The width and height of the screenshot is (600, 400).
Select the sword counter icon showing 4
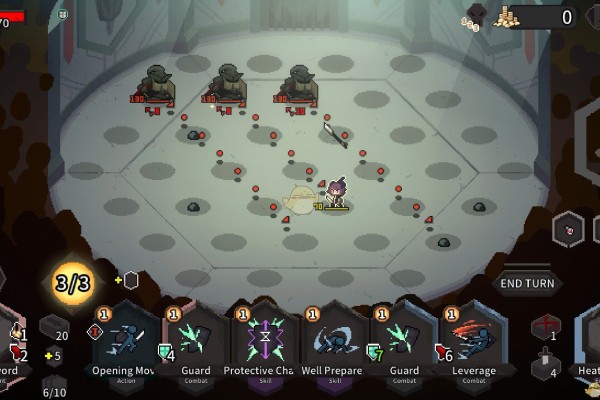click(546, 366)
